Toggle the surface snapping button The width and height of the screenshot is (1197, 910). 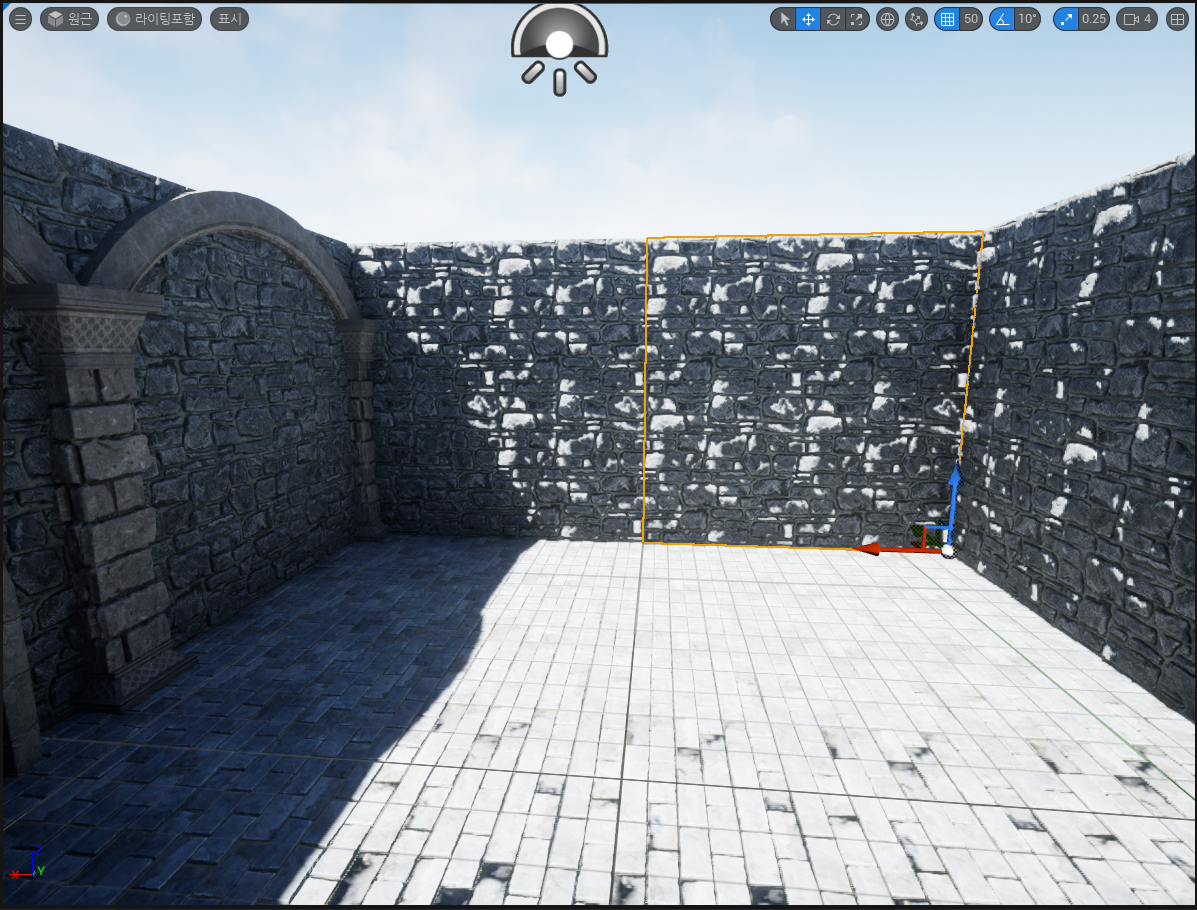point(916,19)
